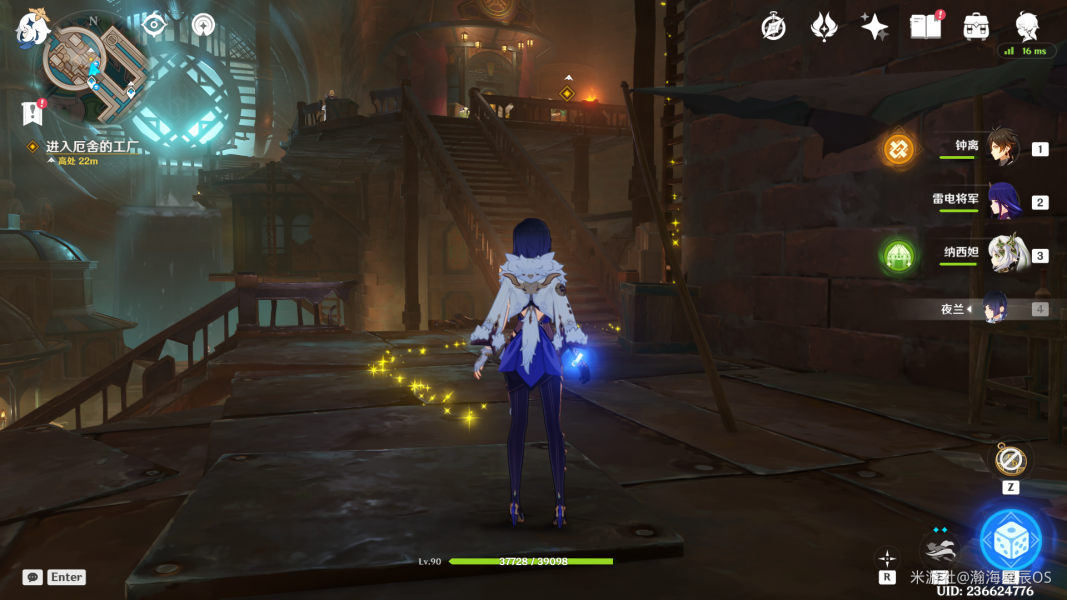Open the quest log icon with alert

click(x=32, y=112)
